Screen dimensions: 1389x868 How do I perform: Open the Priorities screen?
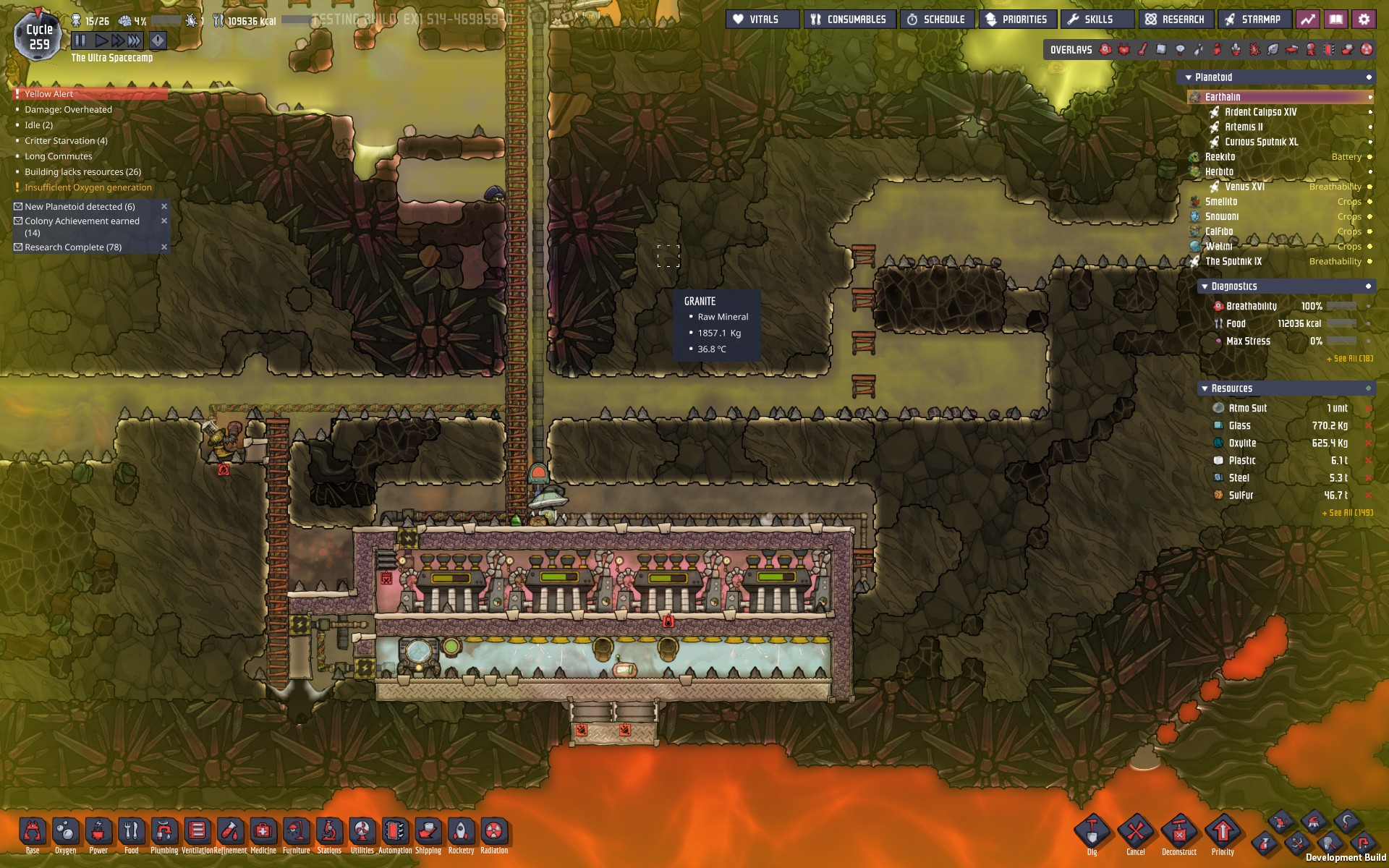(x=1017, y=20)
